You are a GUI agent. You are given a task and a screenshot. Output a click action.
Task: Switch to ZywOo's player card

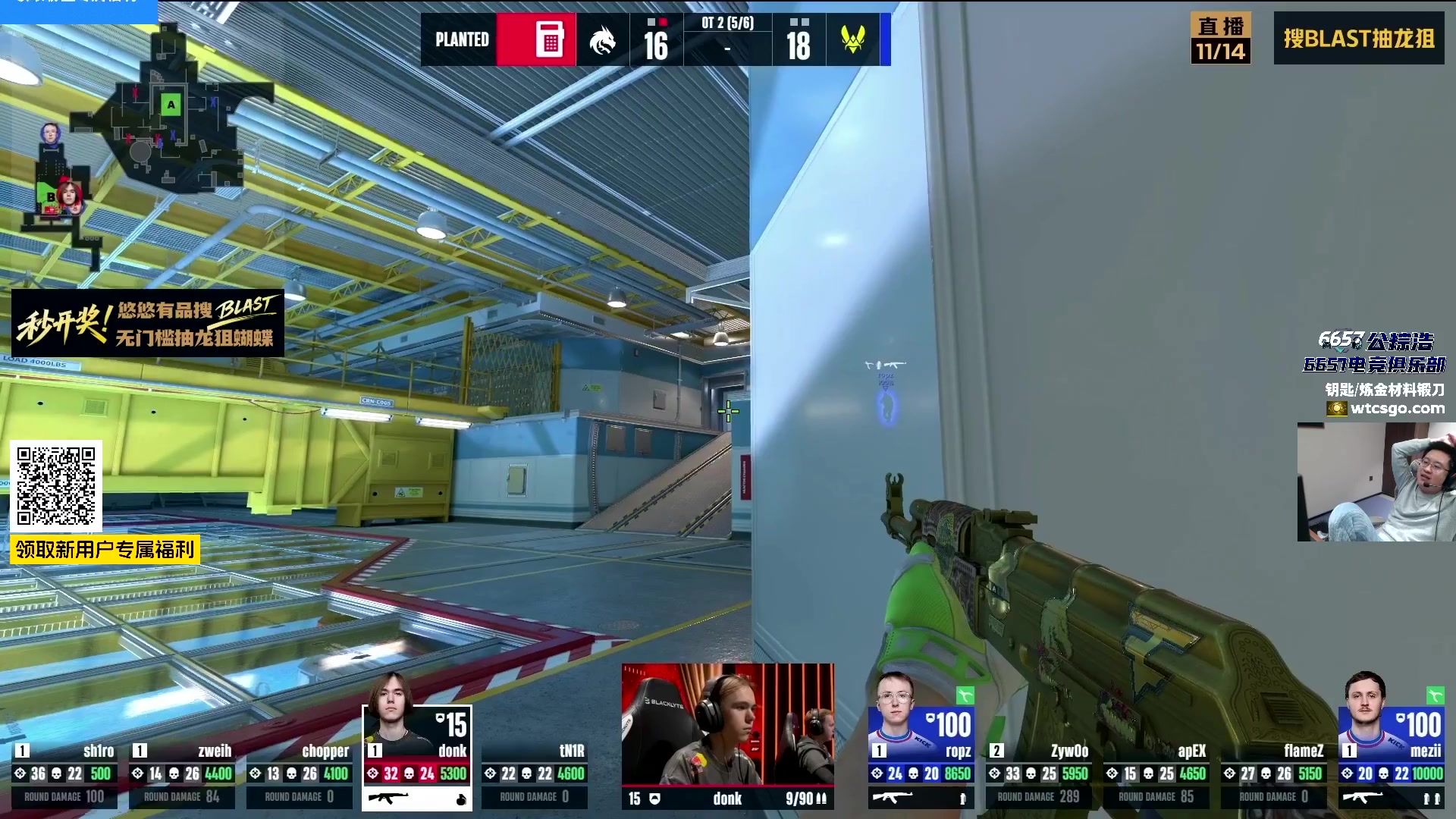click(x=1038, y=773)
